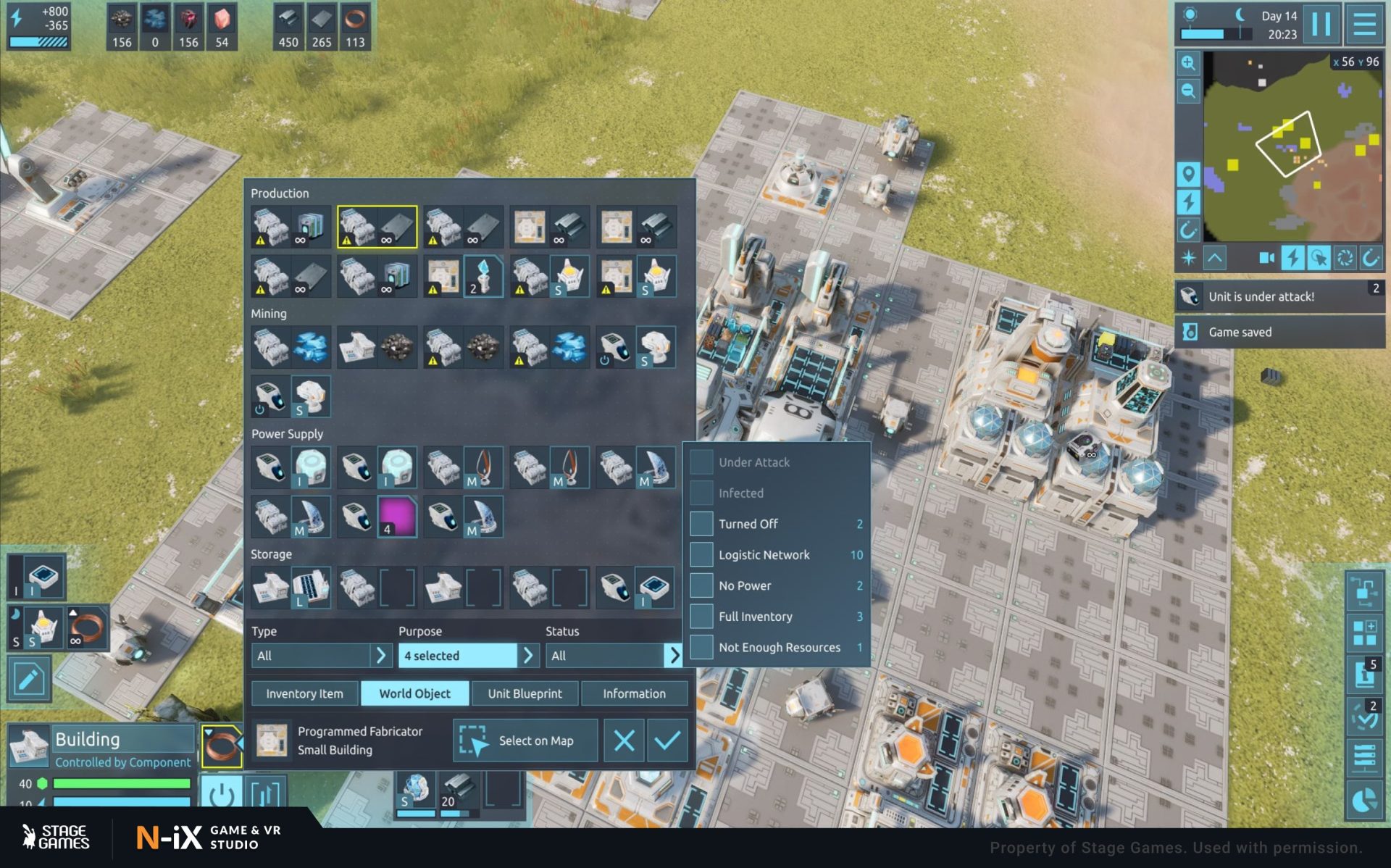Pause the game
The width and height of the screenshot is (1391, 868).
(x=1321, y=25)
